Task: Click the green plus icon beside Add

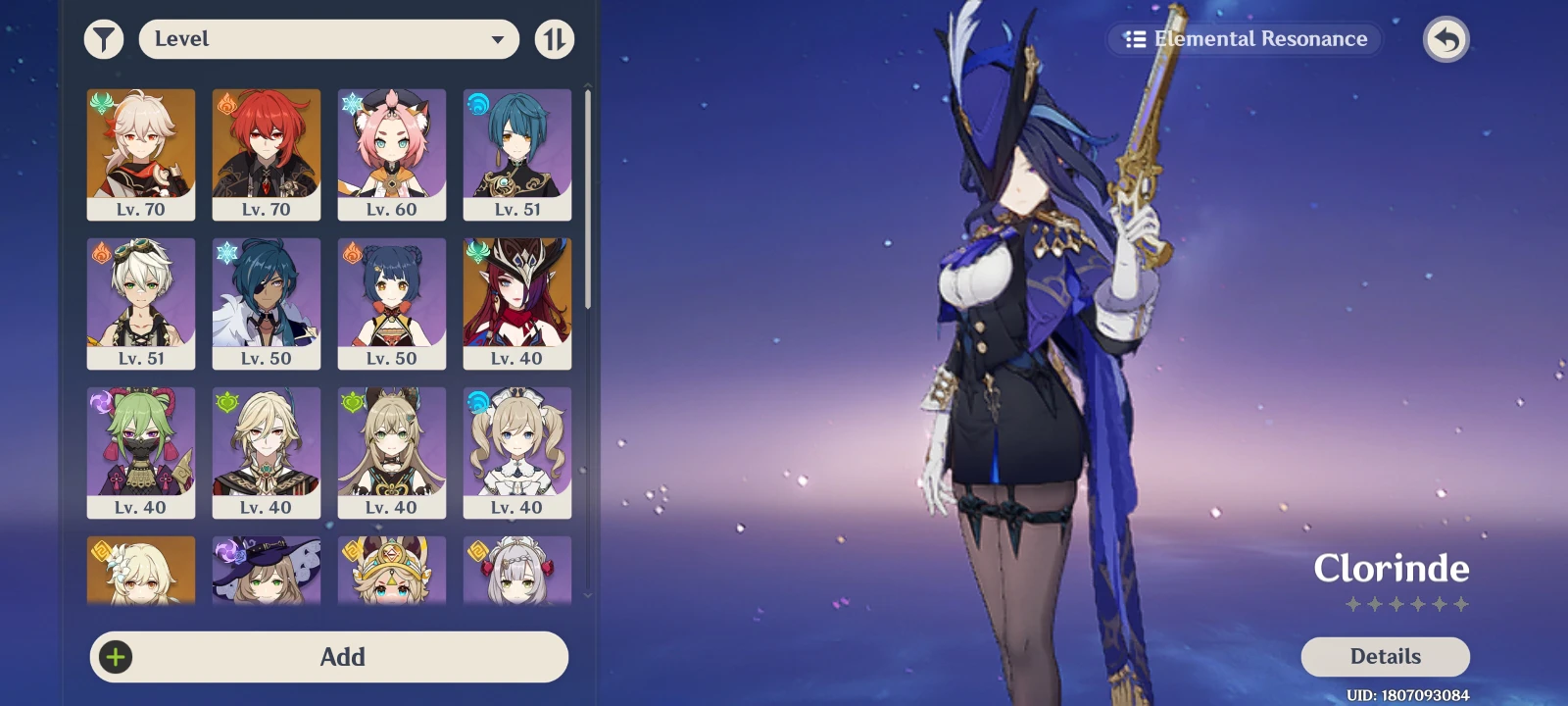Action: [x=116, y=657]
